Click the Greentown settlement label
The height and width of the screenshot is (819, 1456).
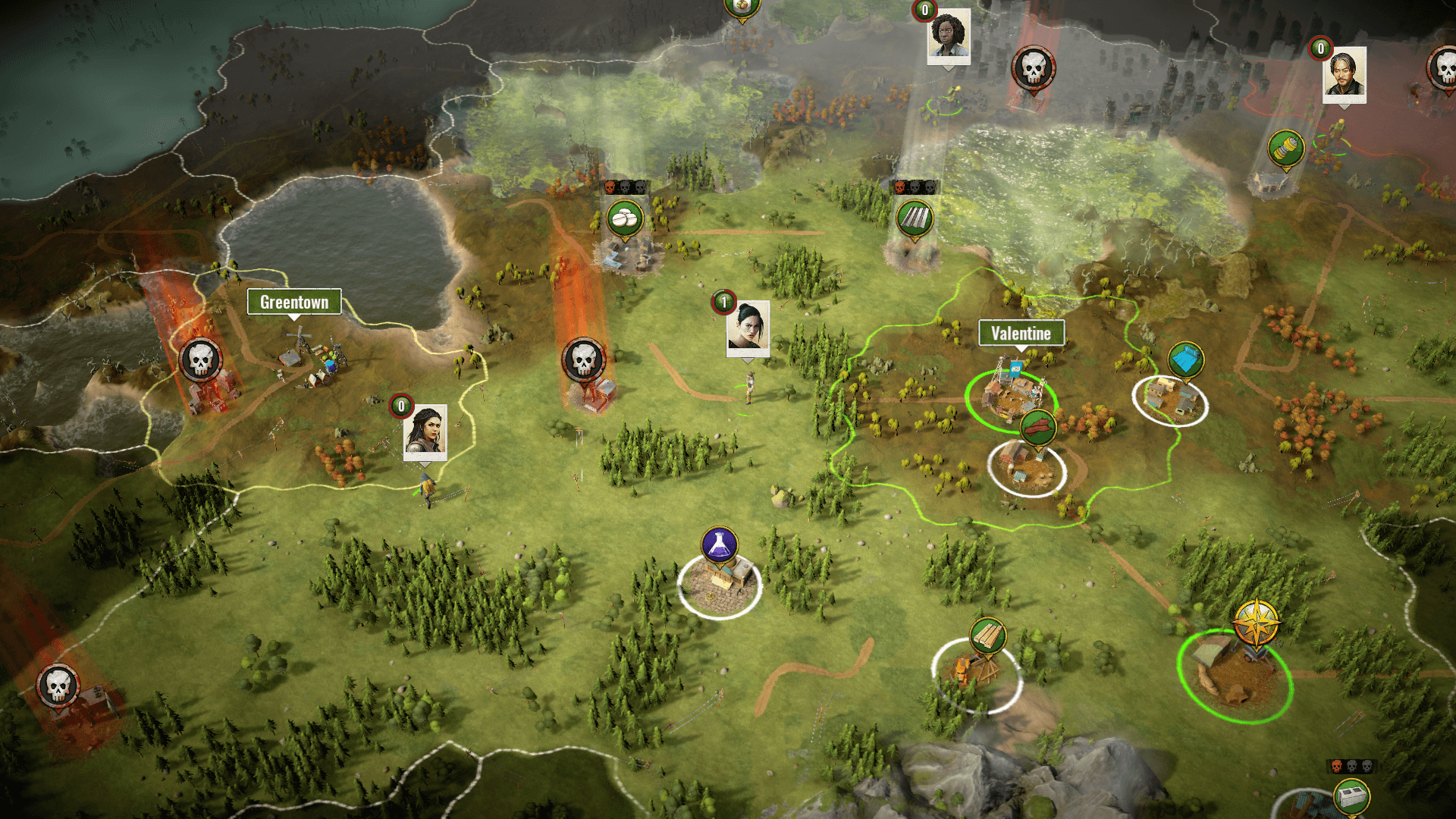click(294, 301)
